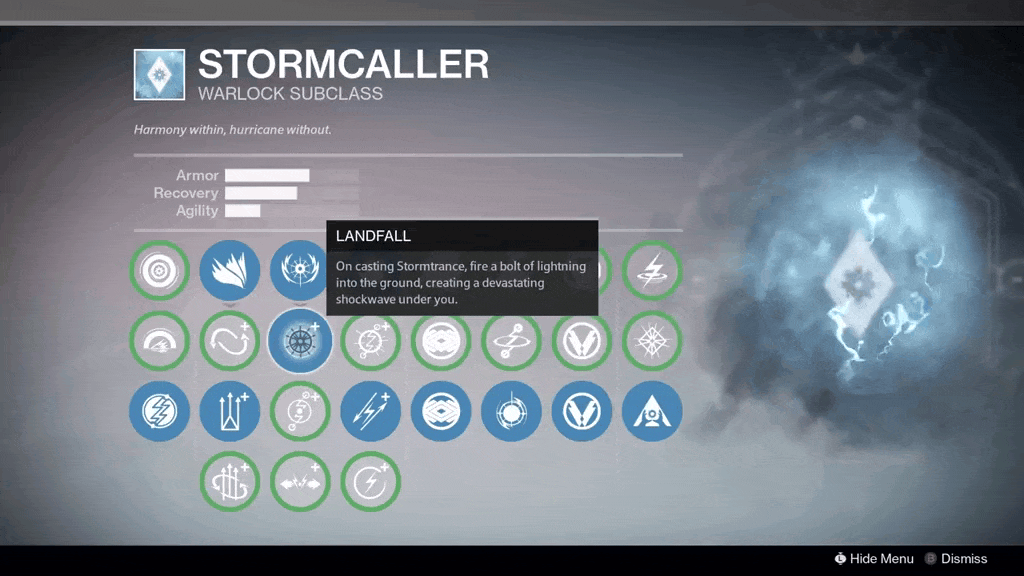
Task: Select the green-ringed looping arrows node
Action: tap(229, 341)
